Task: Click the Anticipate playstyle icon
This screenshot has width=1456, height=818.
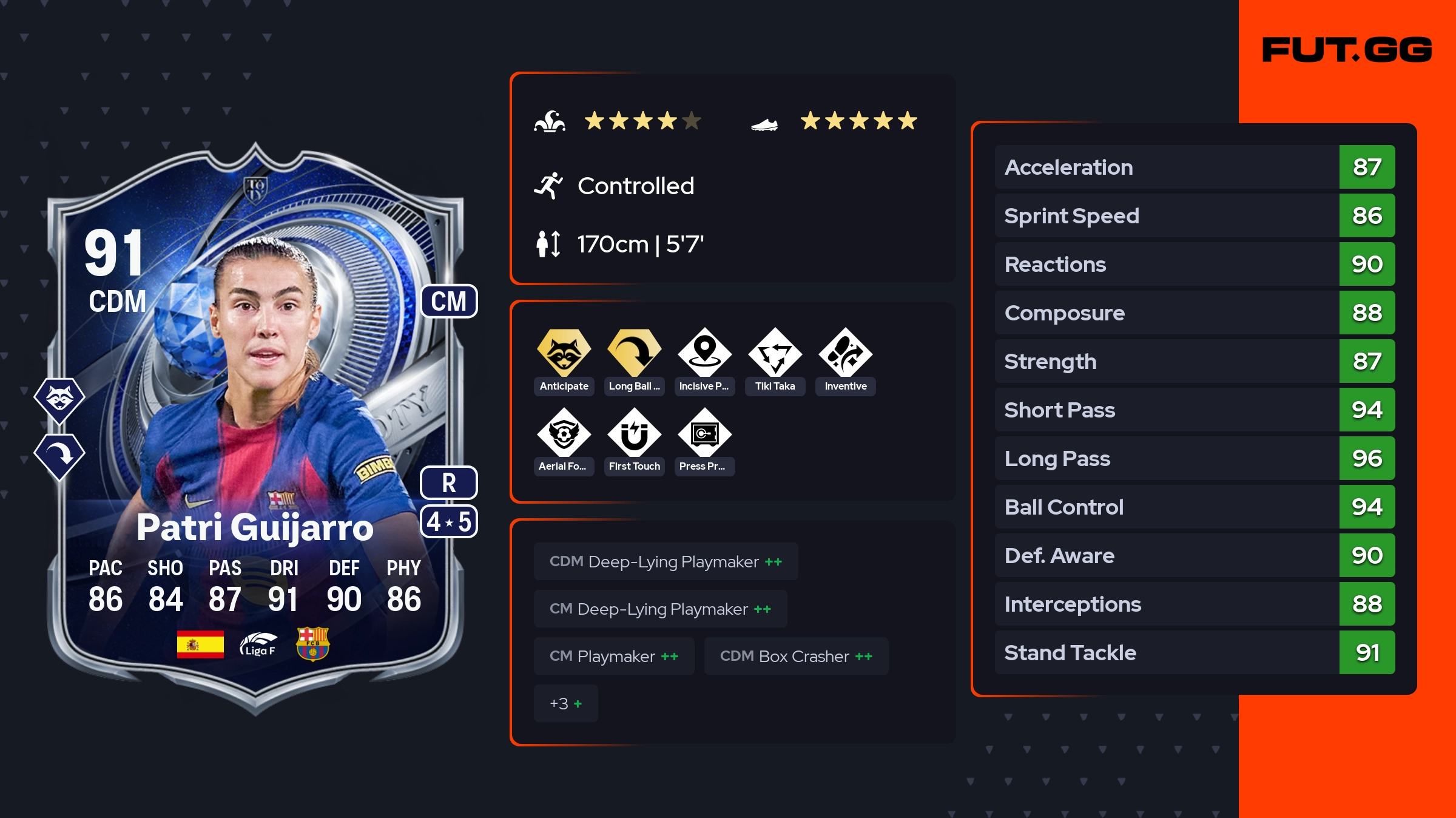Action: click(x=564, y=354)
